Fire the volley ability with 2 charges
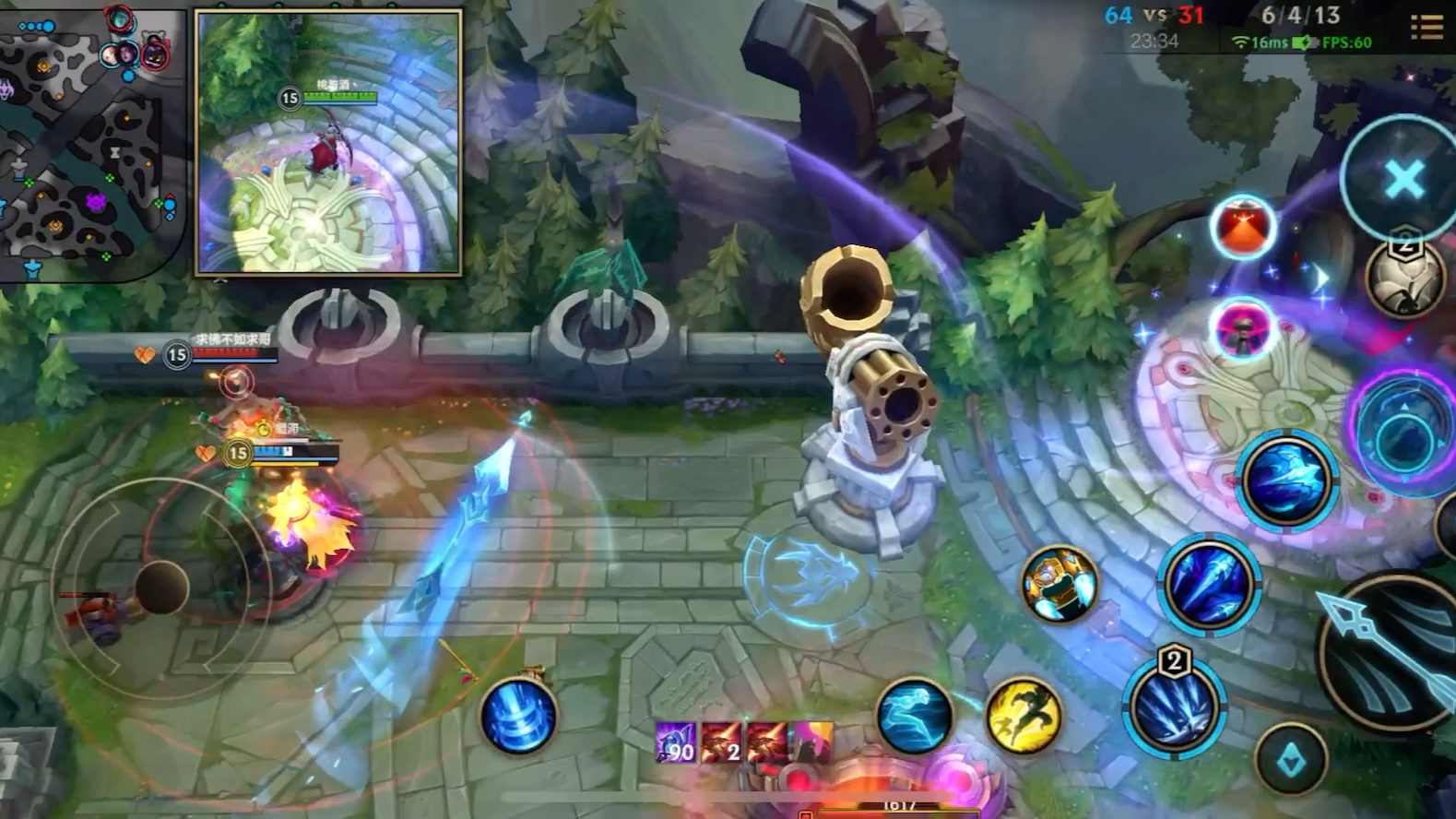 tap(1174, 707)
